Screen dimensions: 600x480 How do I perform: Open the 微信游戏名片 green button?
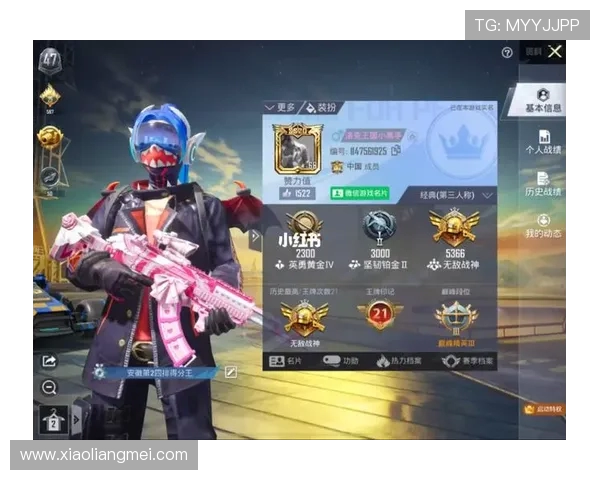pyautogui.click(x=360, y=193)
